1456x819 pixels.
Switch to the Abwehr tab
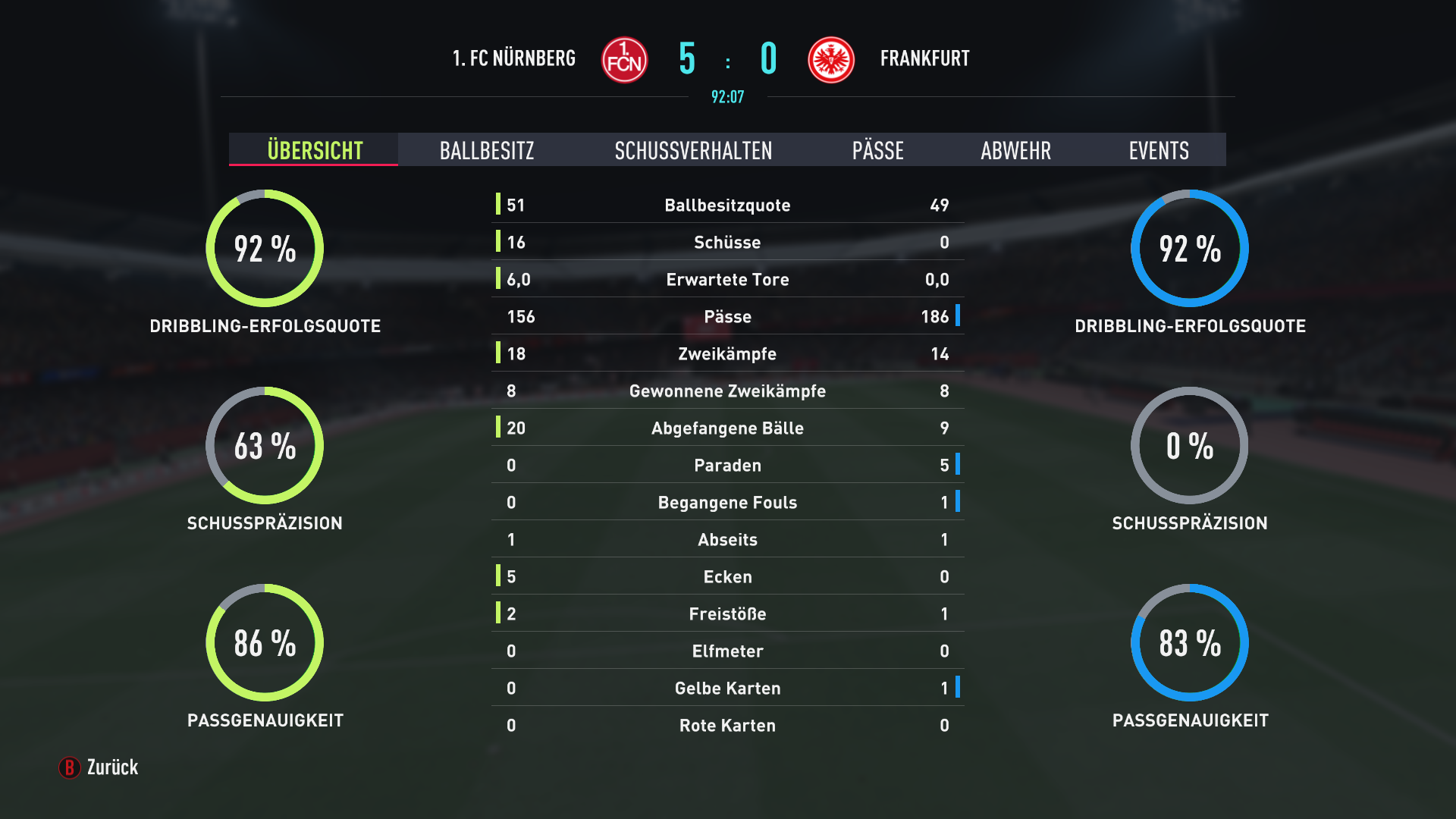click(x=1015, y=150)
